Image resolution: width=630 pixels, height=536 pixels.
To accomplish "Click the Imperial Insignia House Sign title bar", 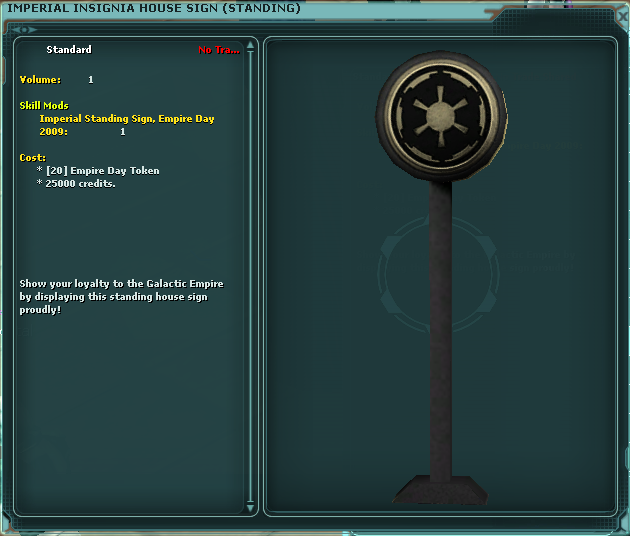I will coord(300,9).
